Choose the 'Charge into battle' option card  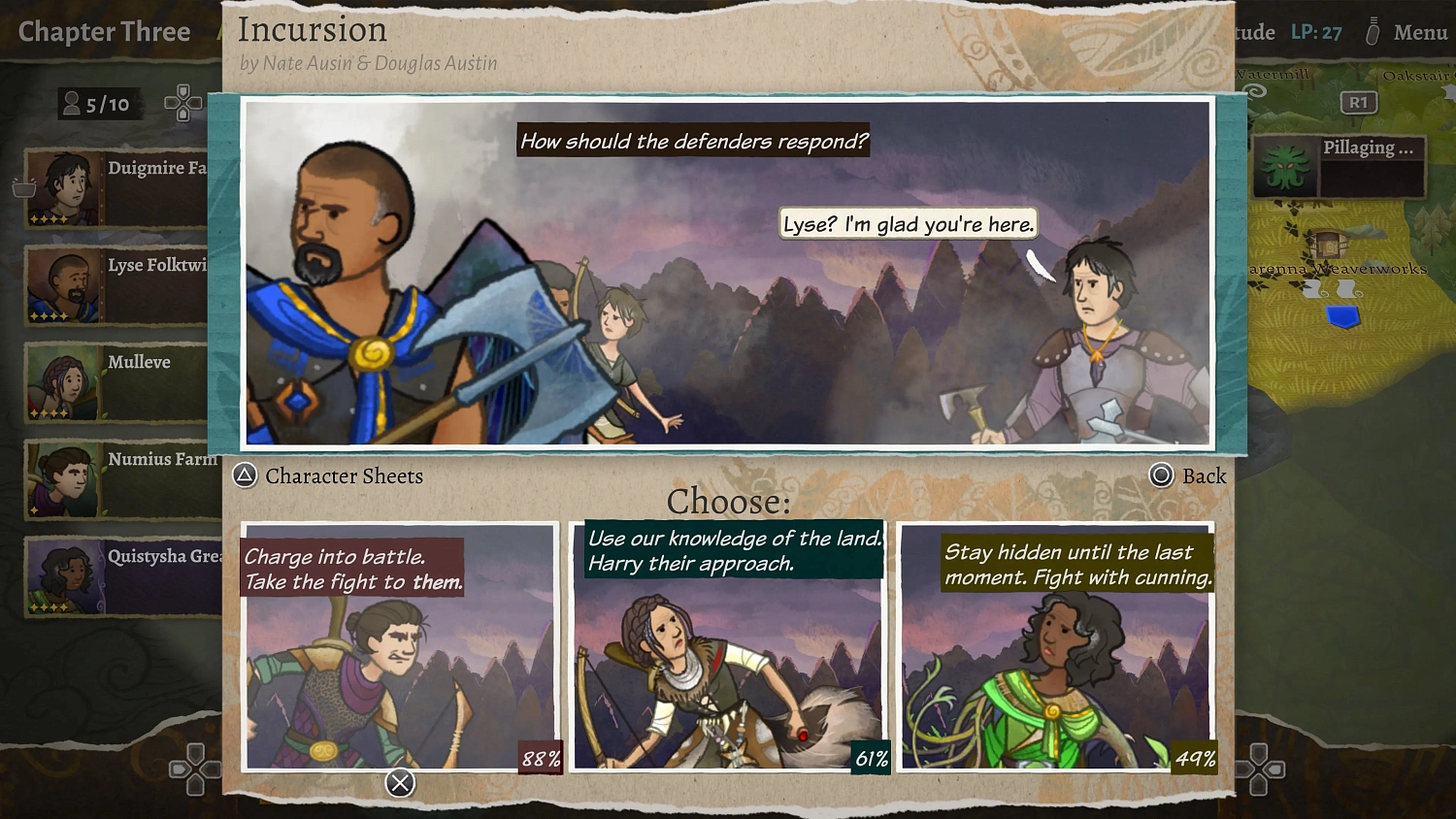pos(400,645)
